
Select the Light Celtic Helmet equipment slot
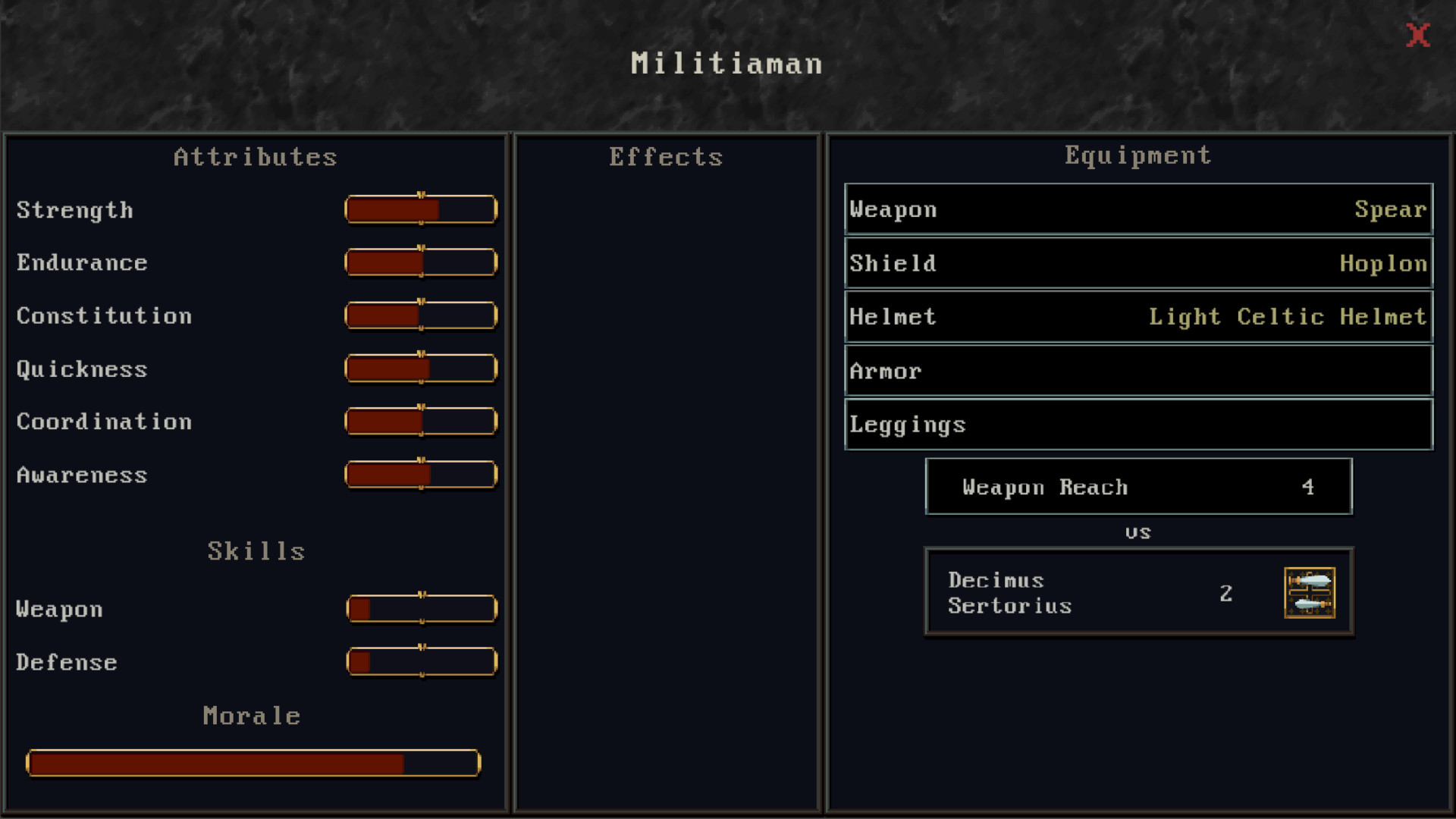tap(1137, 316)
